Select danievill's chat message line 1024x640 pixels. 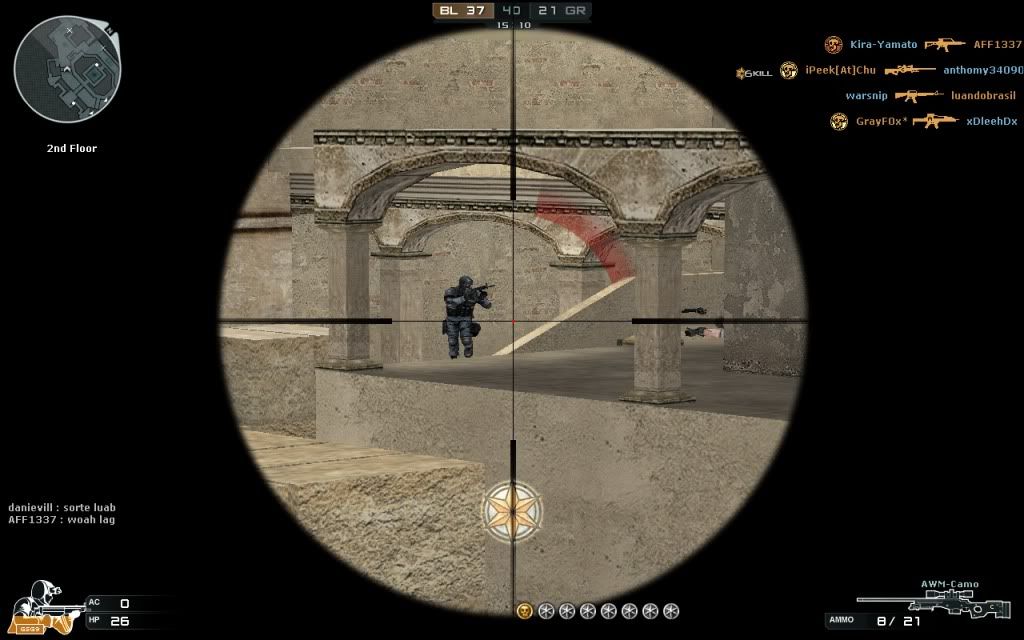coord(62,508)
